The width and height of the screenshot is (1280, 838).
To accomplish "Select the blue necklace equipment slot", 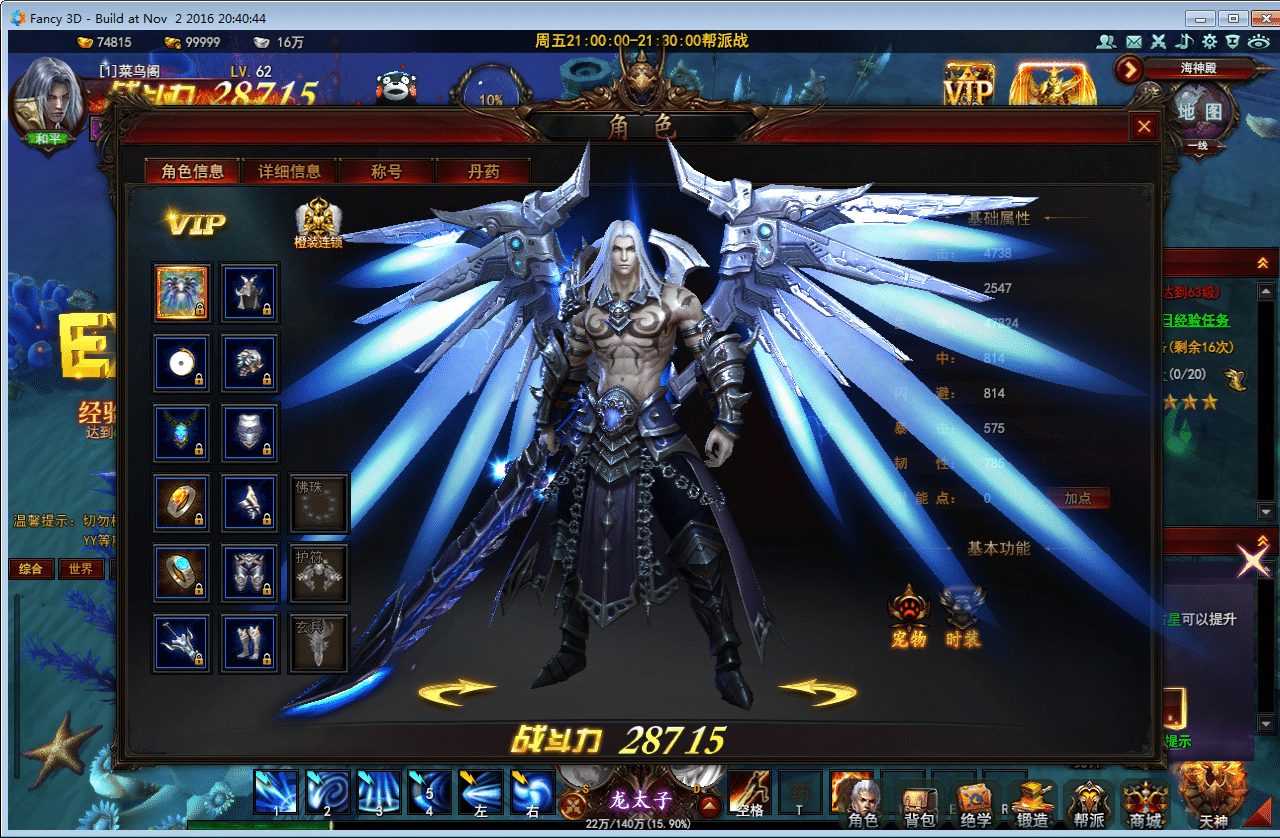I will (x=182, y=432).
